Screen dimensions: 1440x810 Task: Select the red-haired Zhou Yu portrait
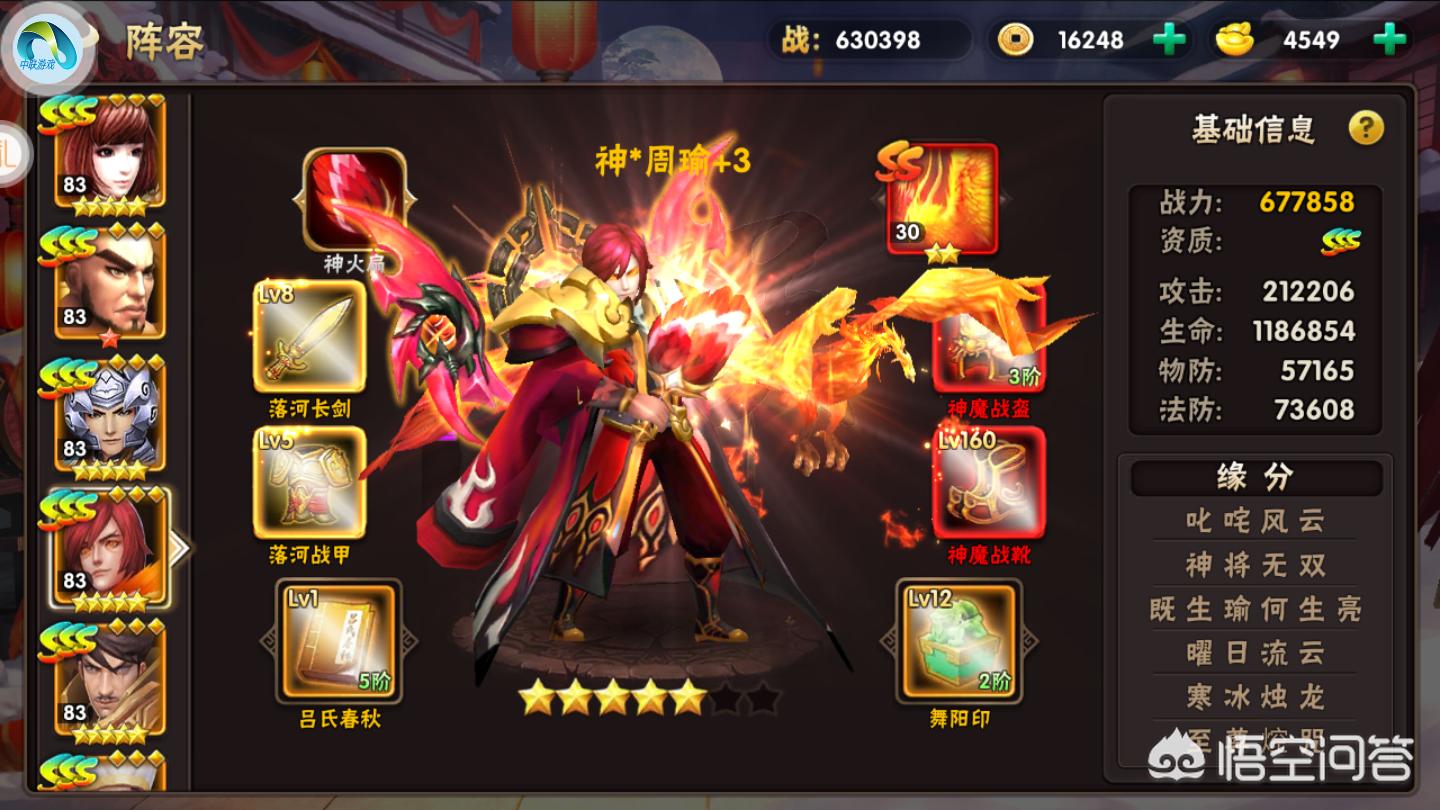pos(109,548)
